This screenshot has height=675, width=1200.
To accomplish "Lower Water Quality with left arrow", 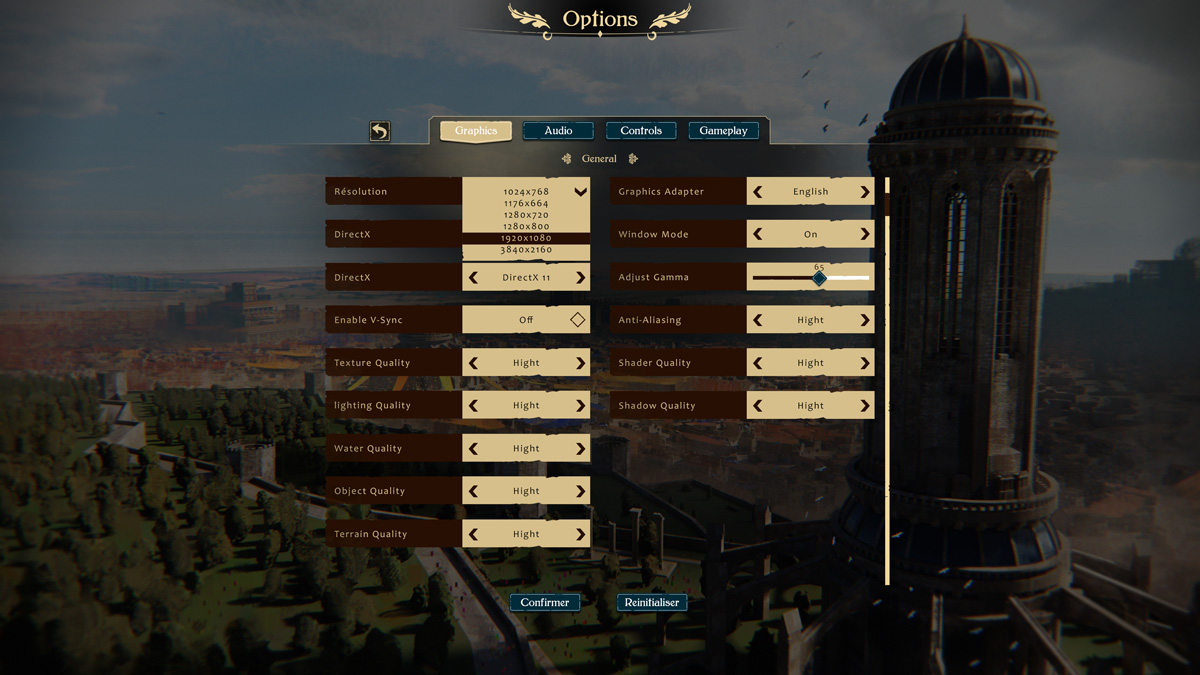I will (x=474, y=449).
